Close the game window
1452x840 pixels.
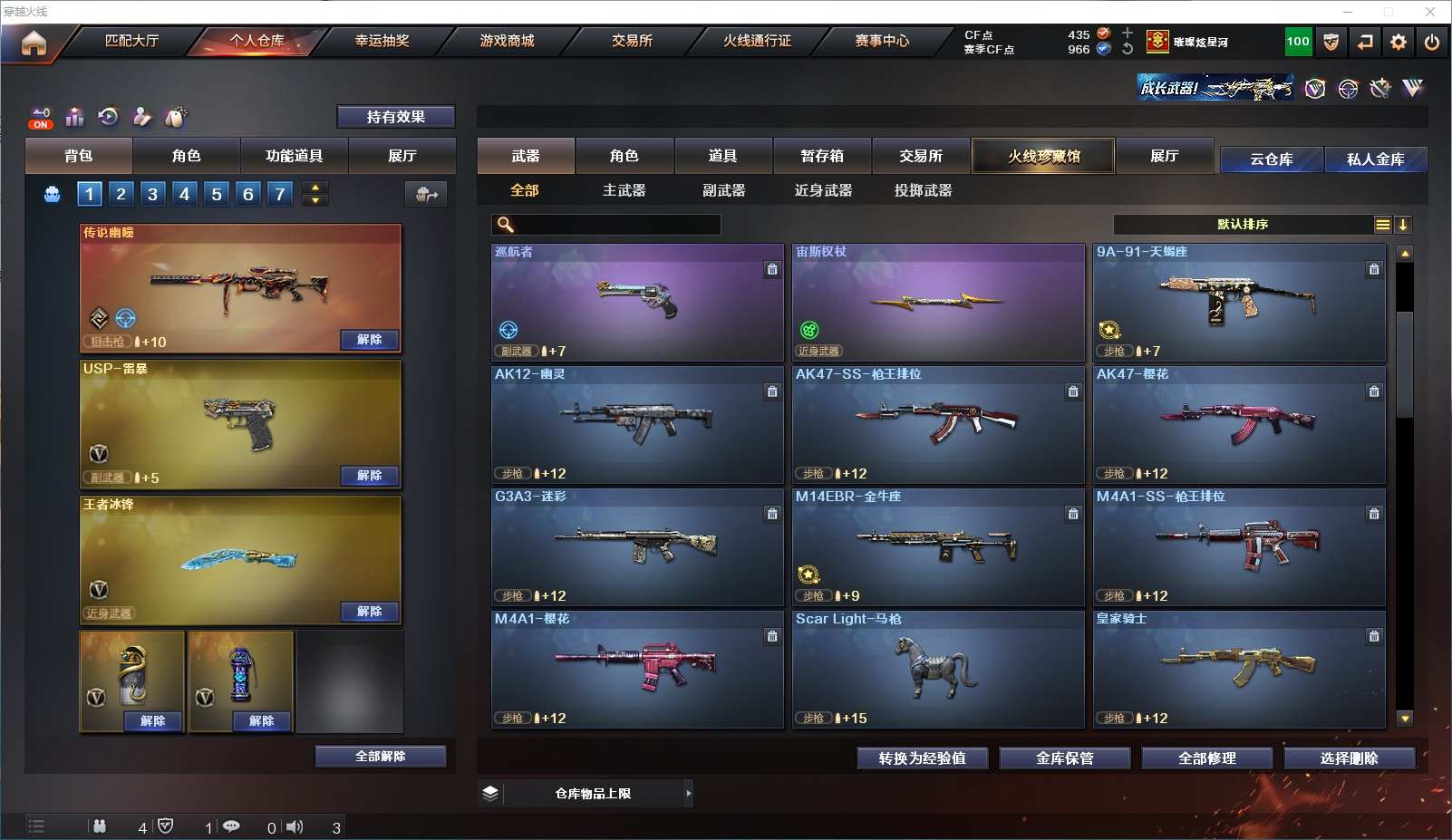click(x=1430, y=12)
